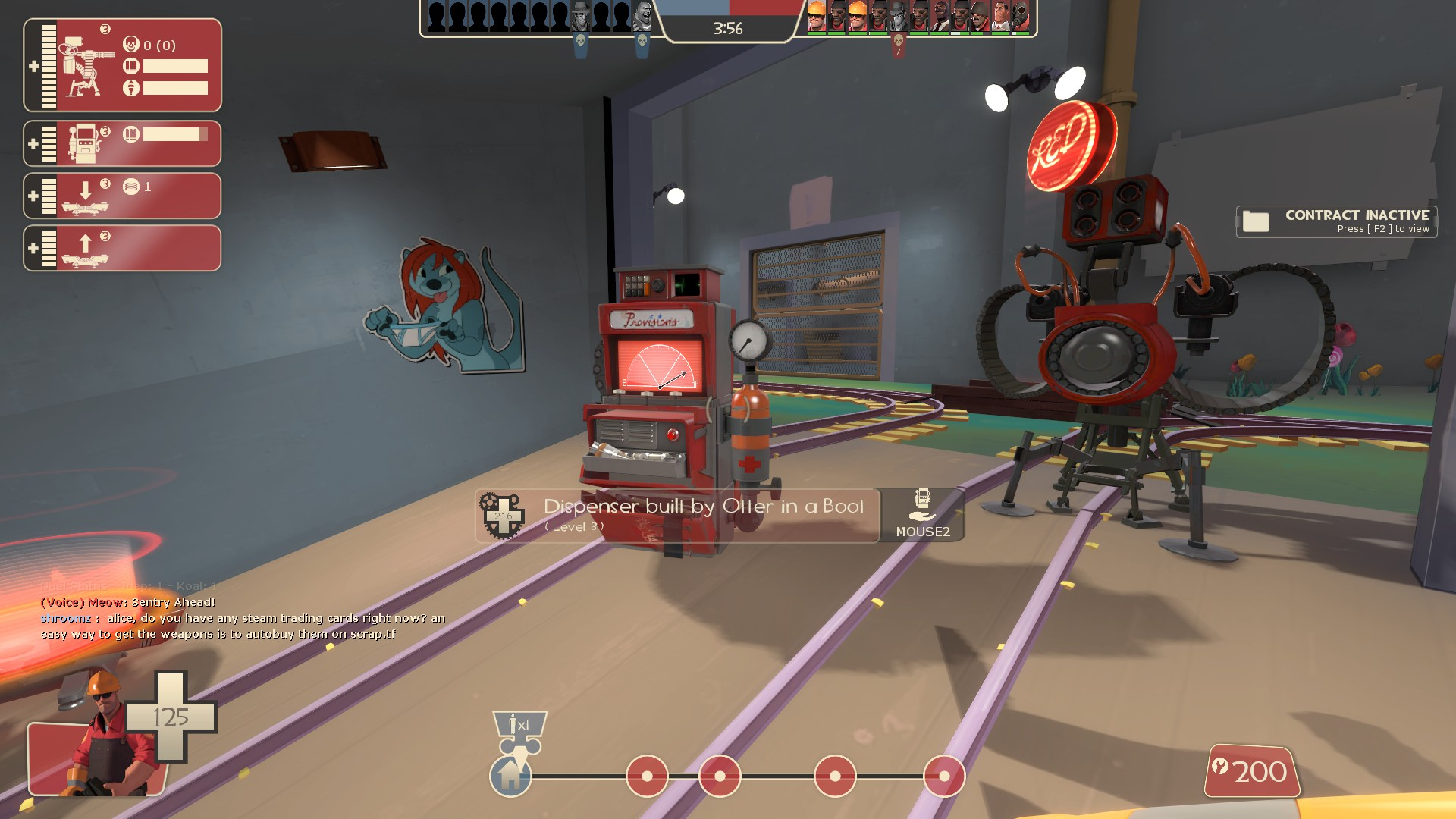1456x819 pixels.
Task: Click the Engineer class portrait
Action: pyautogui.click(x=102, y=736)
